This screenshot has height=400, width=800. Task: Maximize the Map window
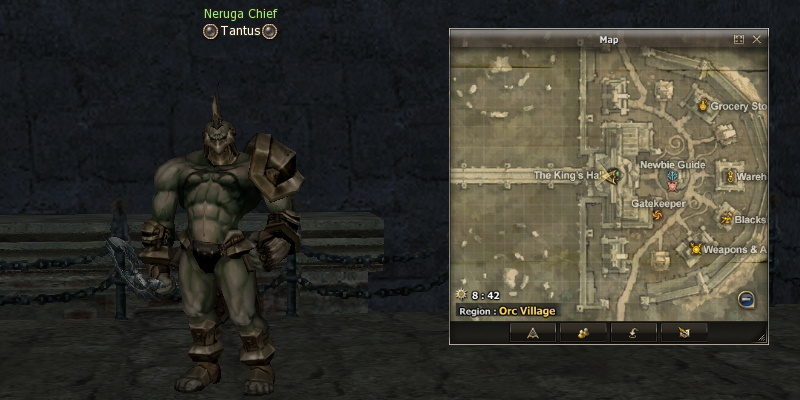tap(739, 40)
